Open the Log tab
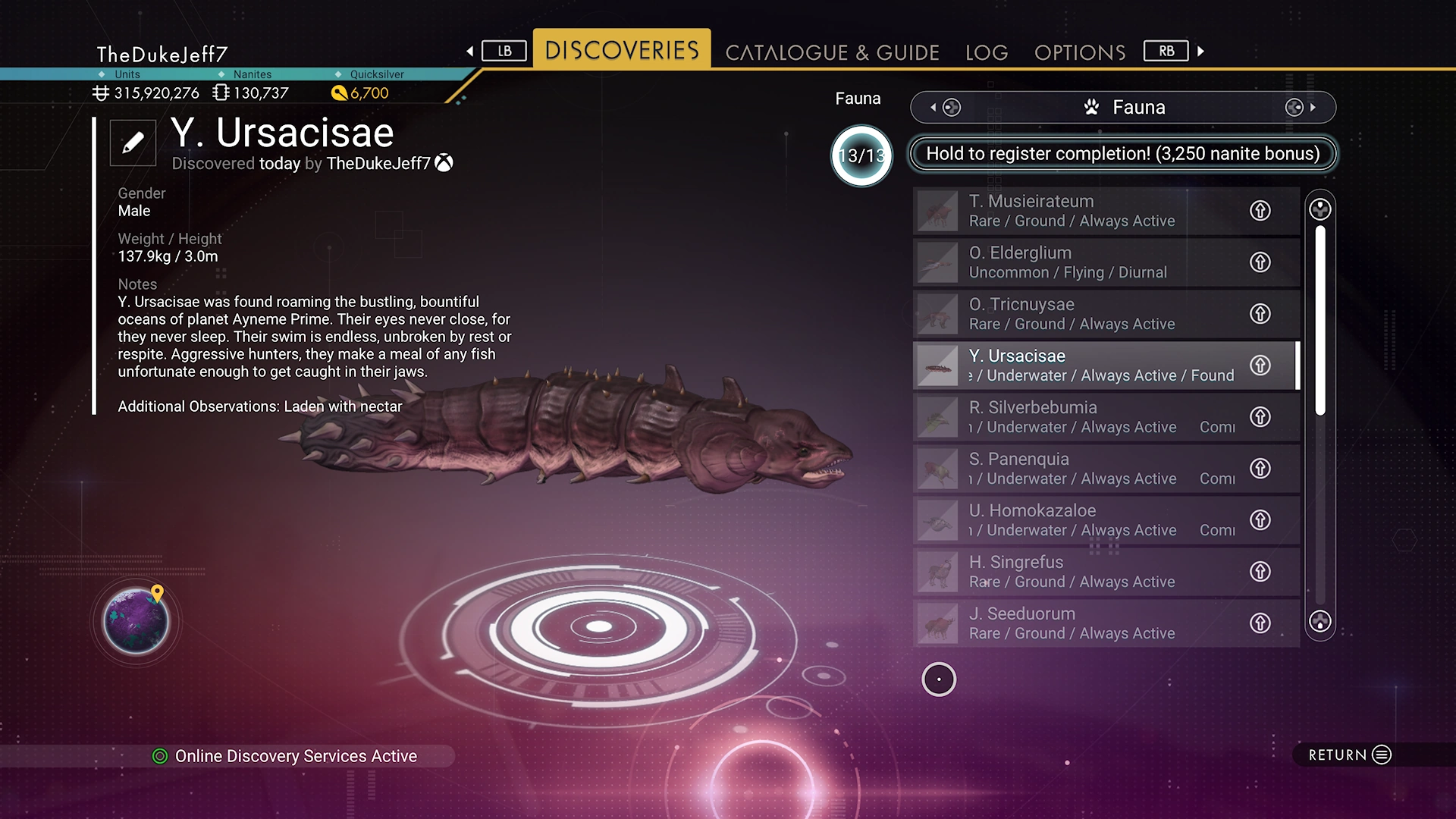 coord(987,52)
